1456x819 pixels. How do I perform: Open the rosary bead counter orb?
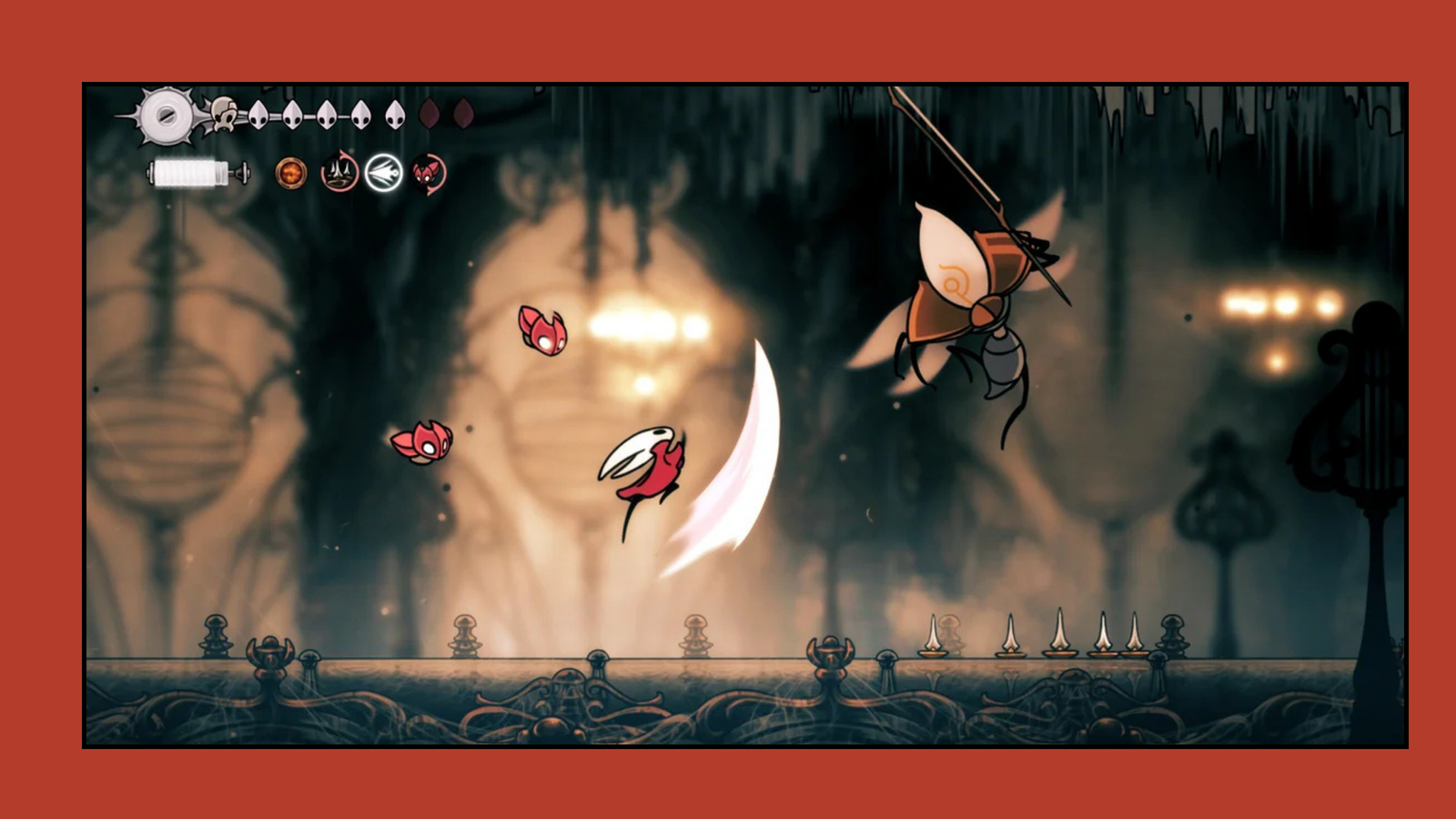(292, 171)
